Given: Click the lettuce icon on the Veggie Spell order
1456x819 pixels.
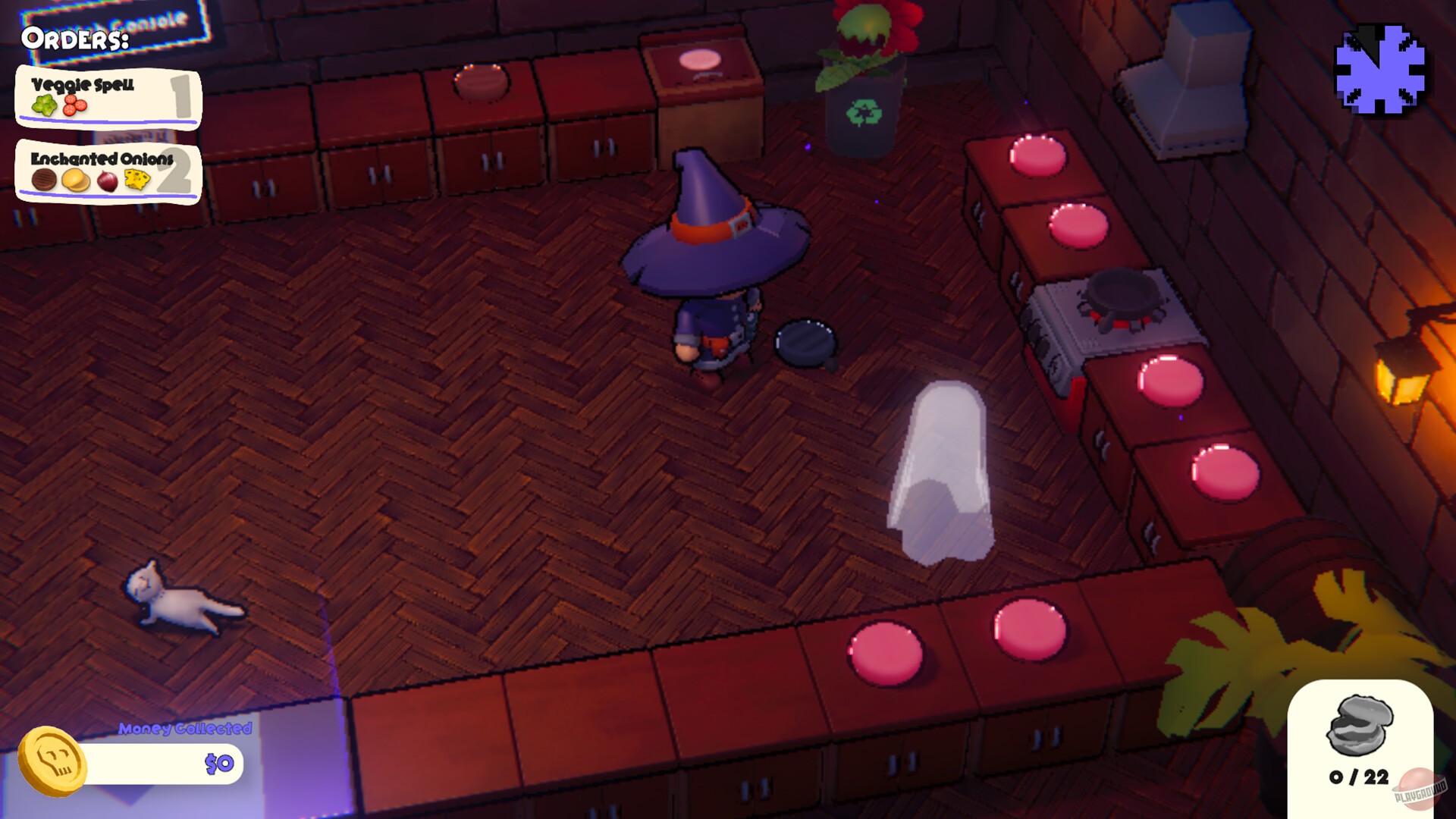Looking at the screenshot, I should 44,105.
